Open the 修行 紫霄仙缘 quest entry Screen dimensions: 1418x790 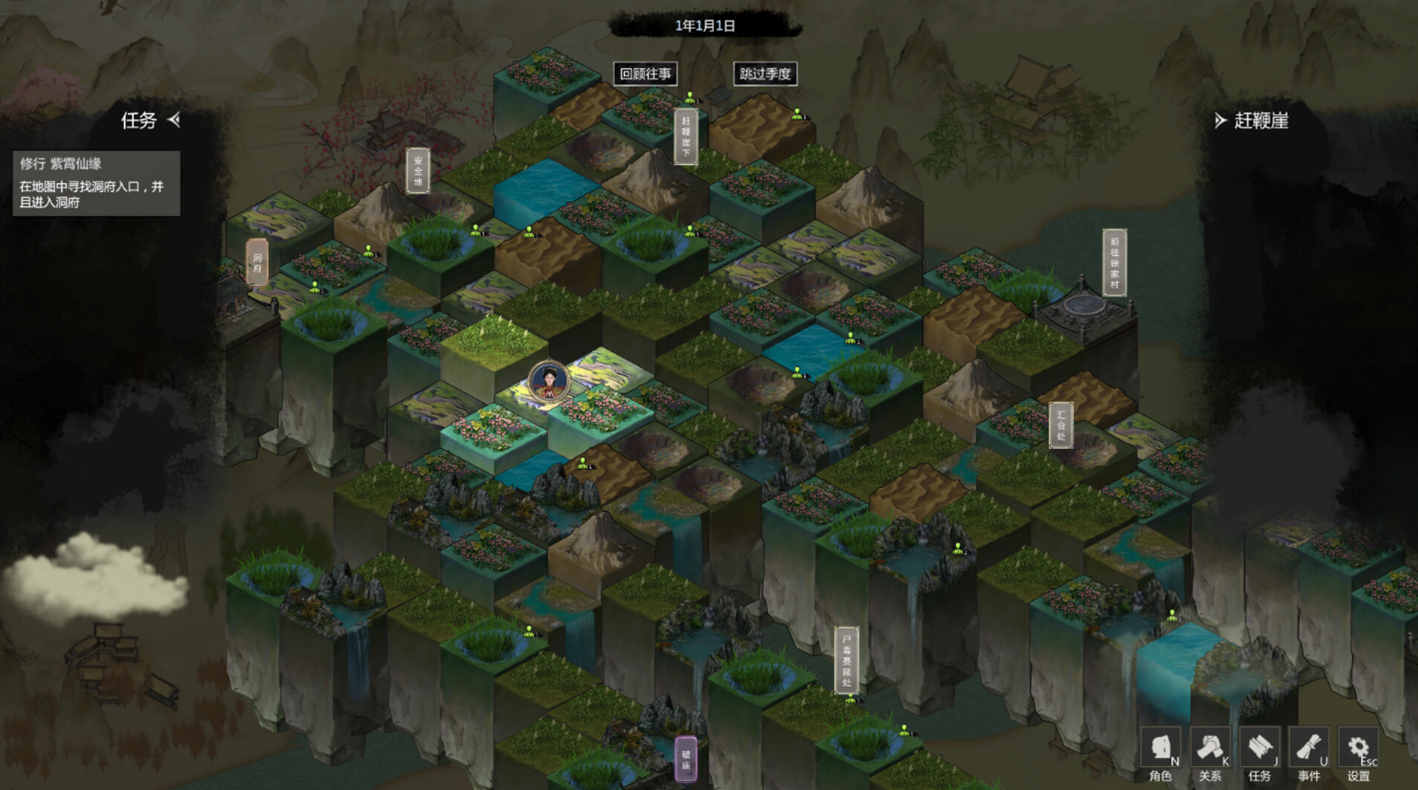[96, 183]
